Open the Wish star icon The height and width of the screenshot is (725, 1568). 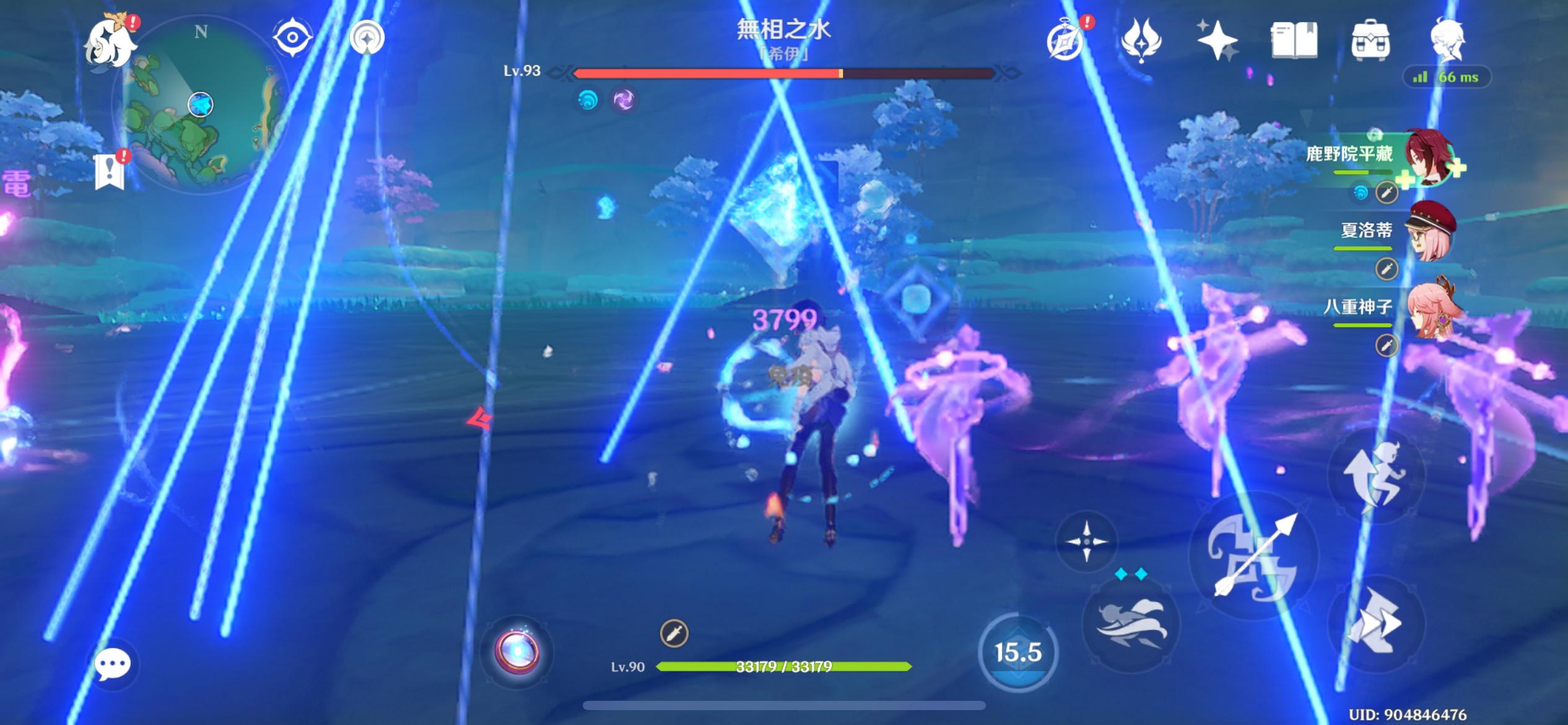[x=1216, y=41]
